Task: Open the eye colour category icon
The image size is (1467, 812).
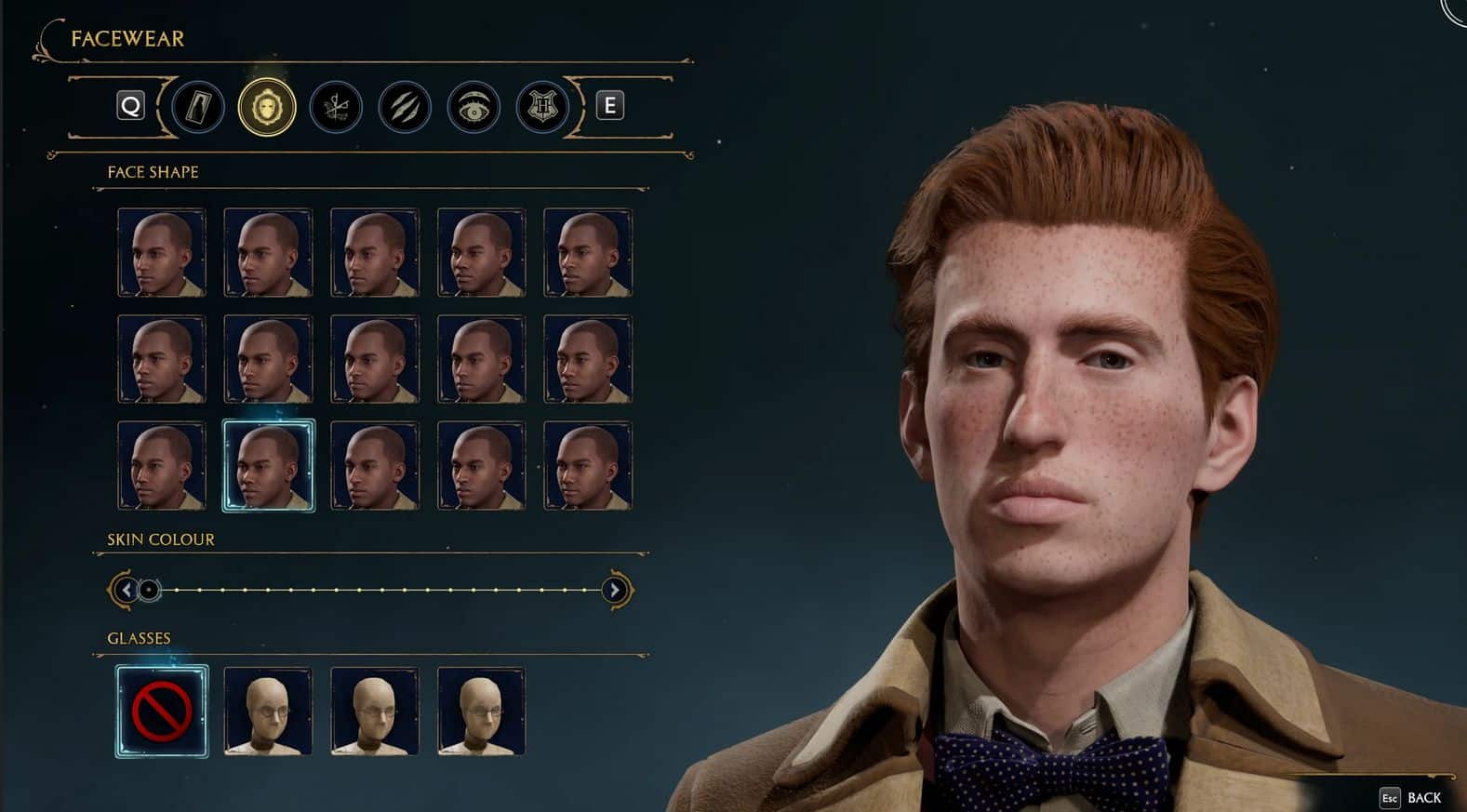Action: [x=473, y=107]
